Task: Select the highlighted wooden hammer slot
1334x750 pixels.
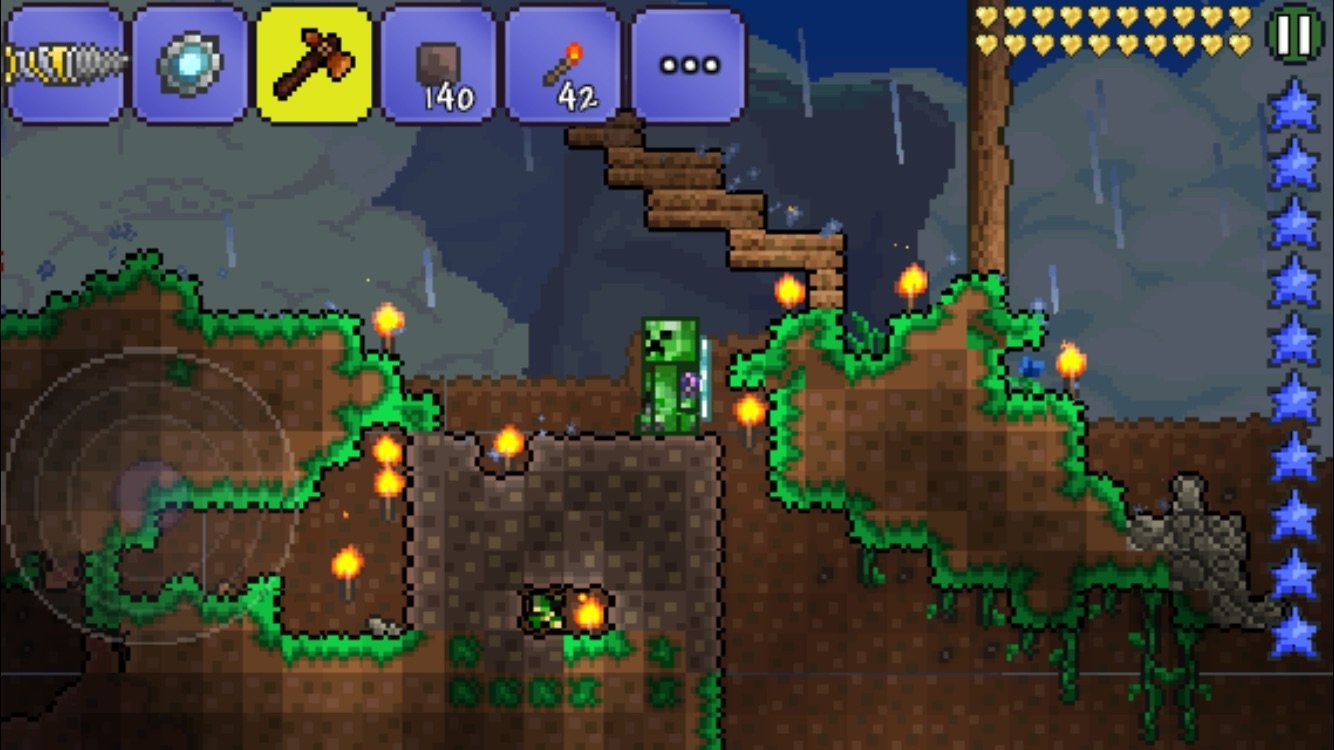Action: click(x=315, y=64)
